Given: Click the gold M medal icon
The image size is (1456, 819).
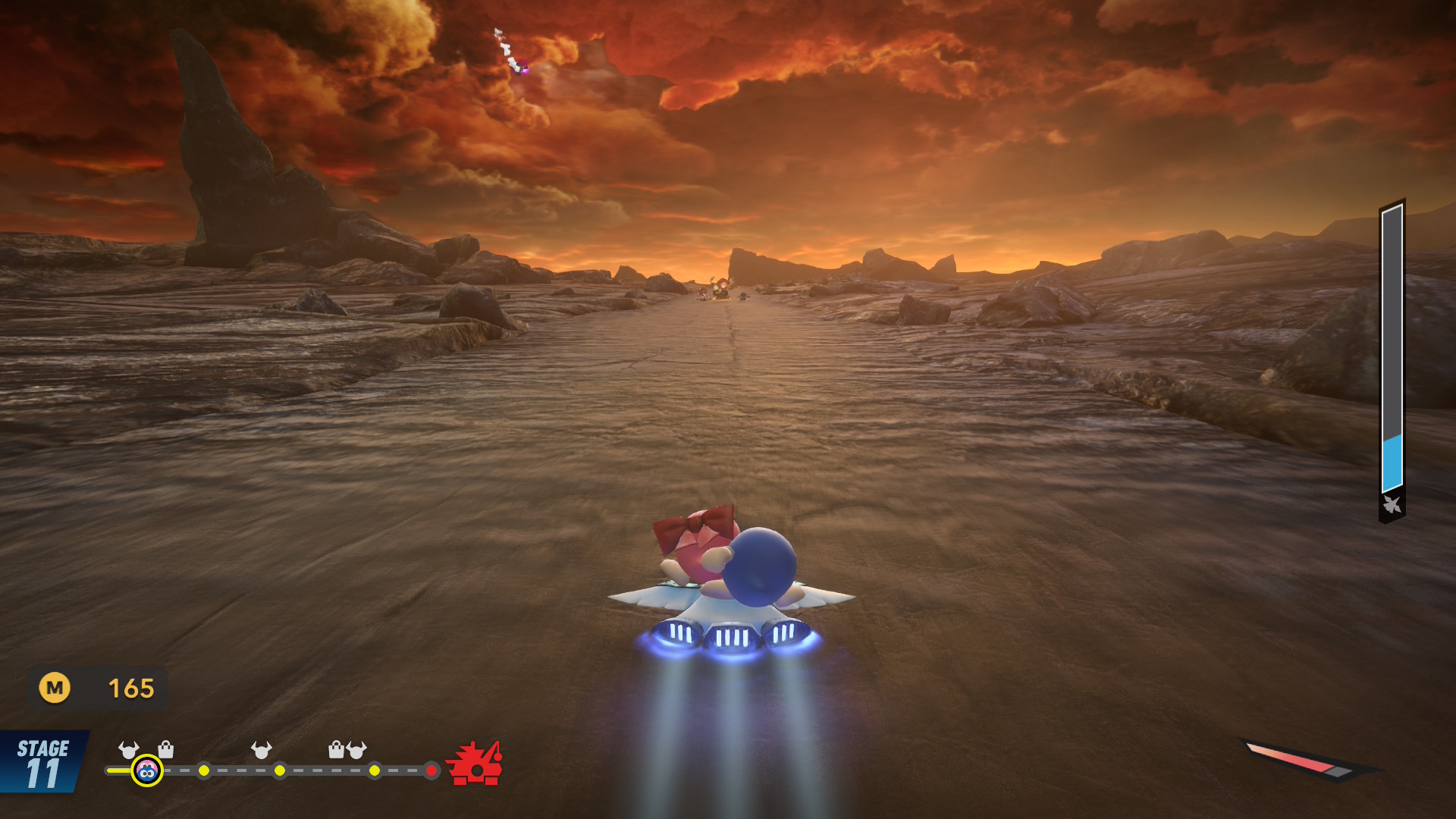Looking at the screenshot, I should [55, 688].
